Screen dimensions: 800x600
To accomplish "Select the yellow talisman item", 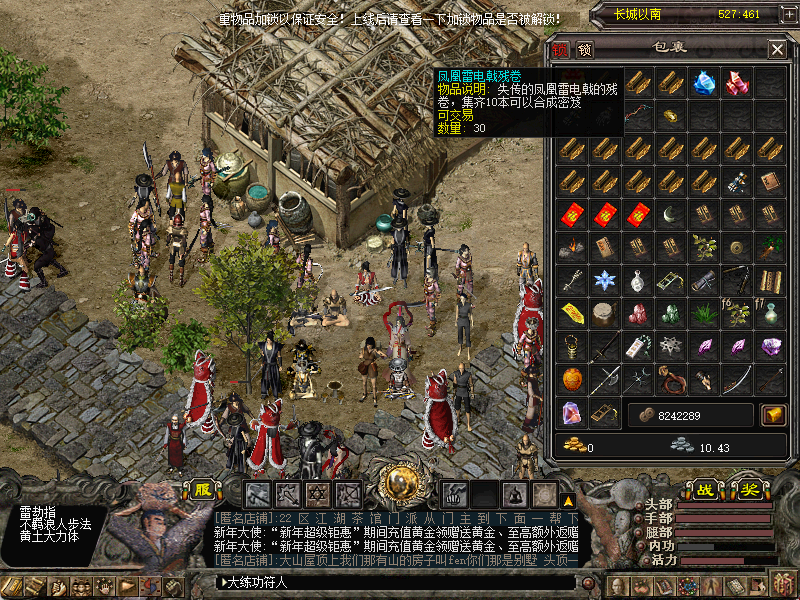I will (572, 313).
